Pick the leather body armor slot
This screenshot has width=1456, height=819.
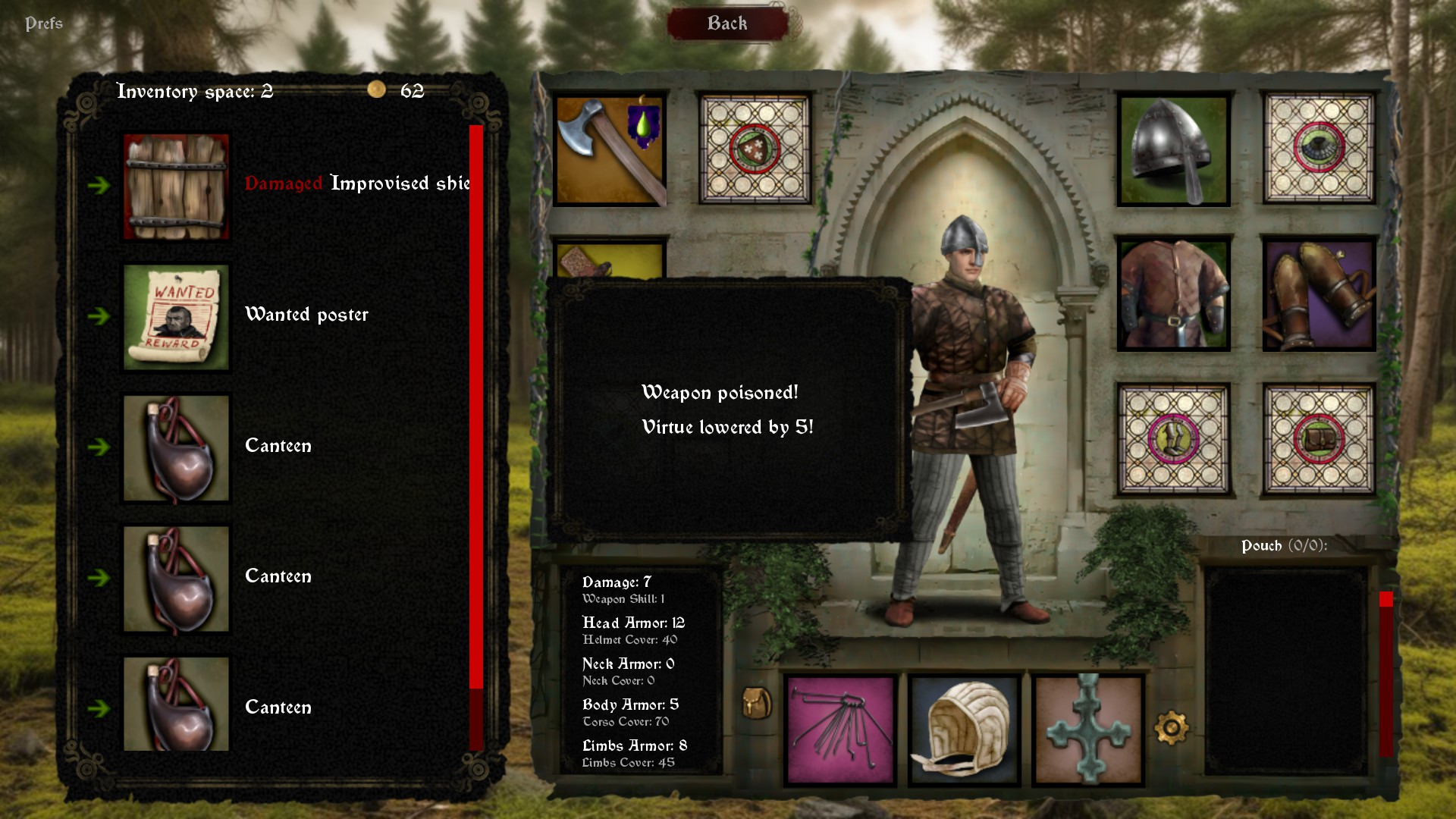(1173, 294)
